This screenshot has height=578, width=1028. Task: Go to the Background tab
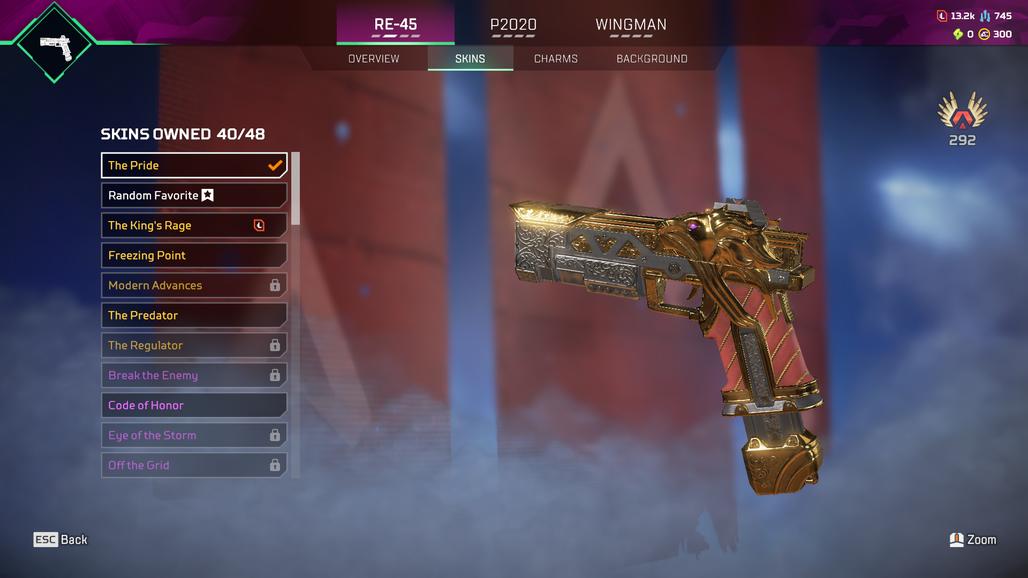(651, 59)
